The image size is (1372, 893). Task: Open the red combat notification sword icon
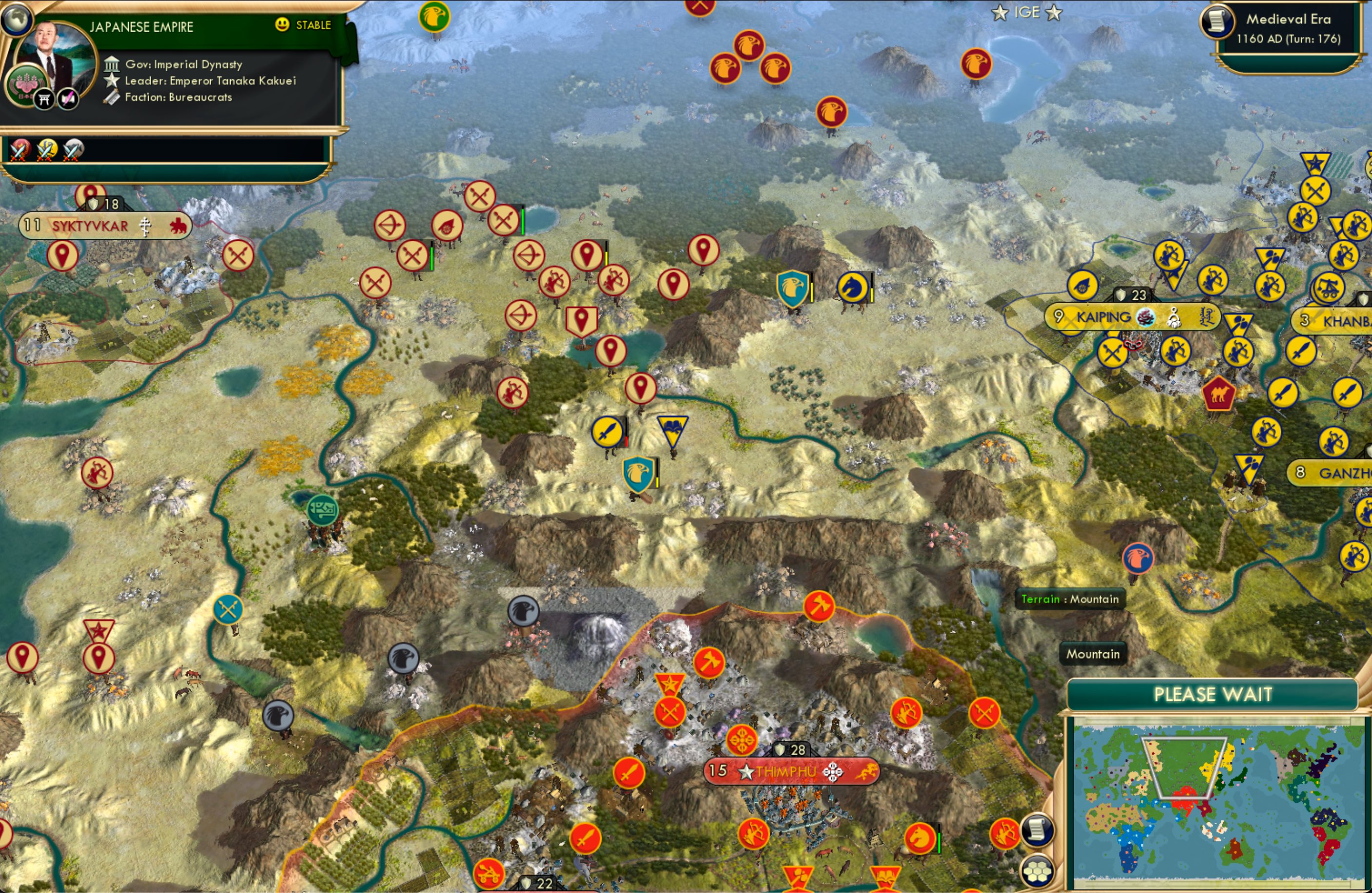tap(19, 150)
